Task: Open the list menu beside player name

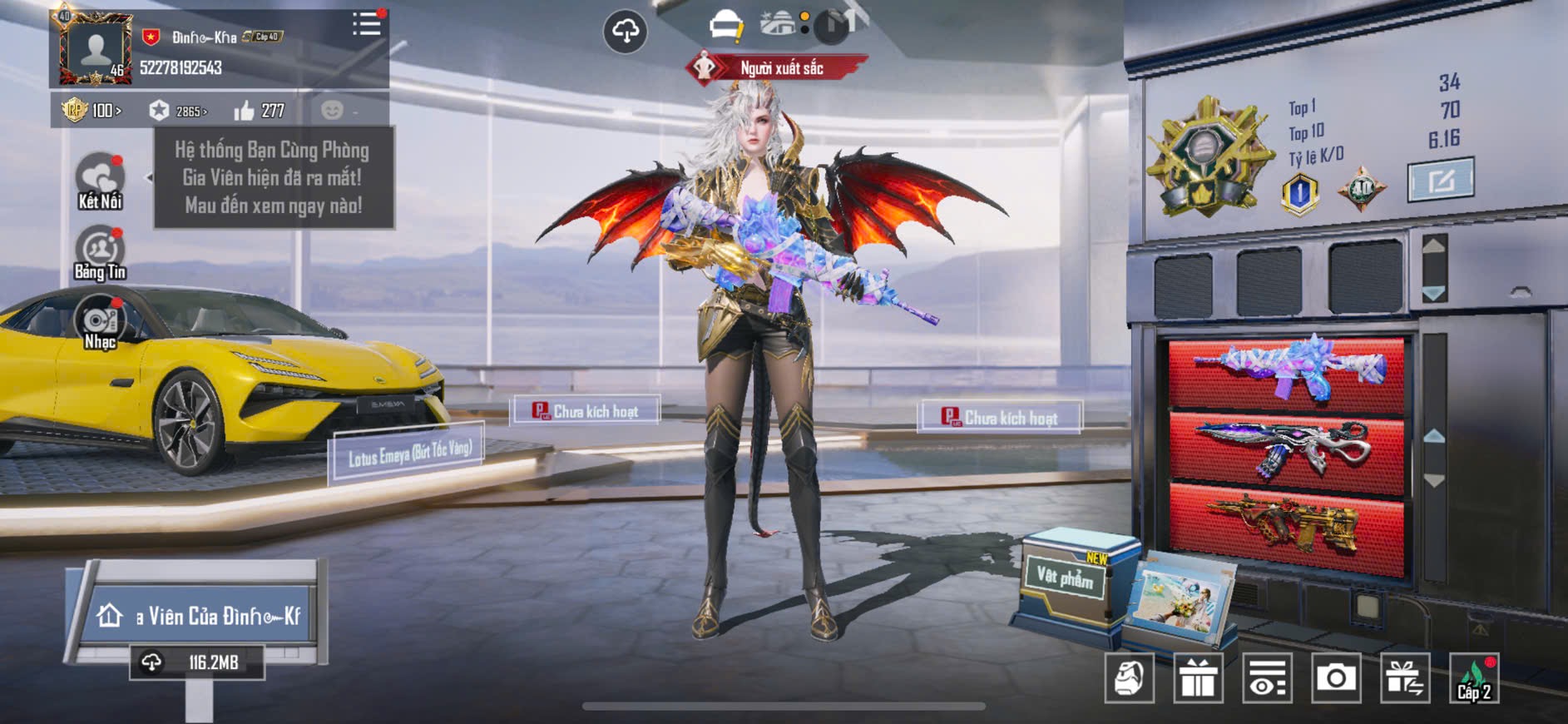Action: tap(366, 24)
